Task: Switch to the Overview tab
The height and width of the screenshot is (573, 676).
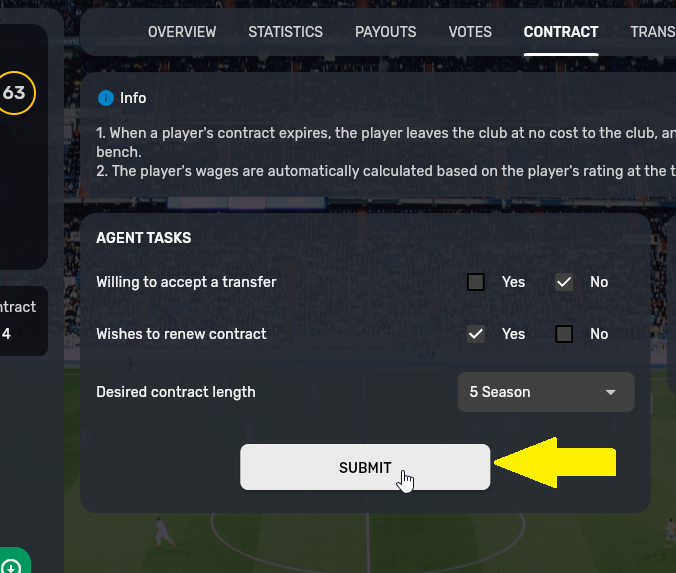Action: [x=182, y=32]
